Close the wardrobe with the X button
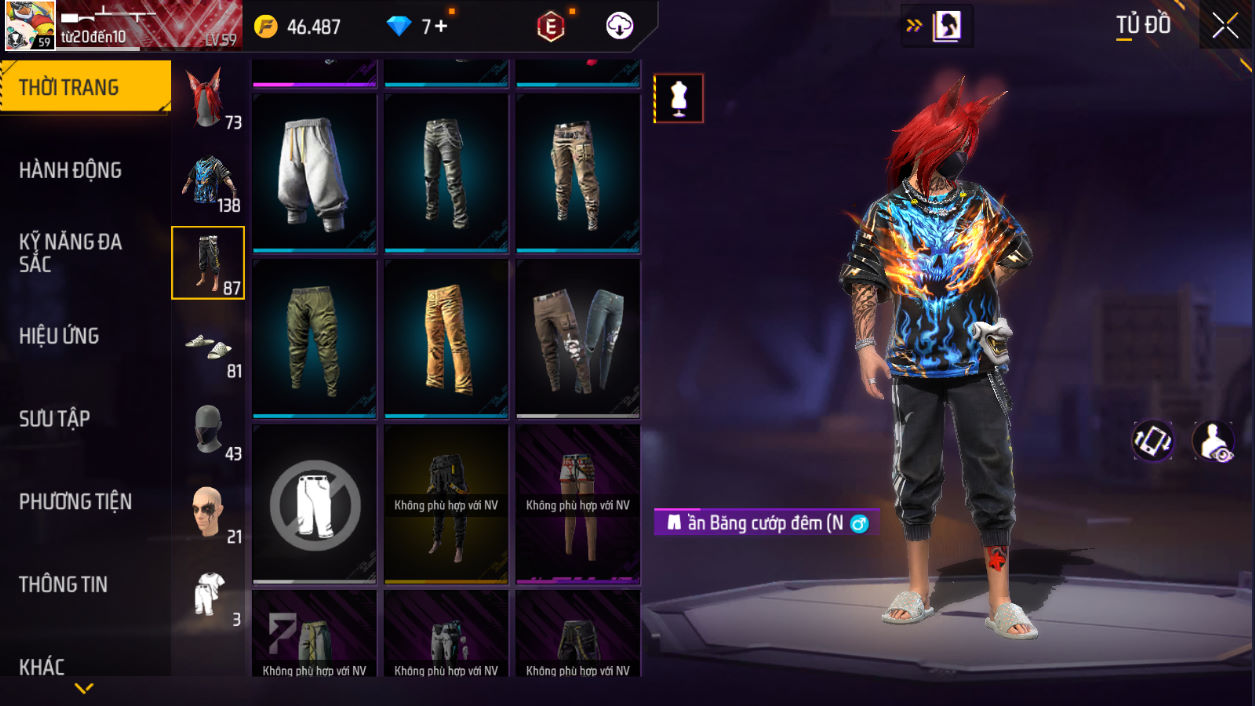Image resolution: width=1255 pixels, height=706 pixels. coord(1225,27)
